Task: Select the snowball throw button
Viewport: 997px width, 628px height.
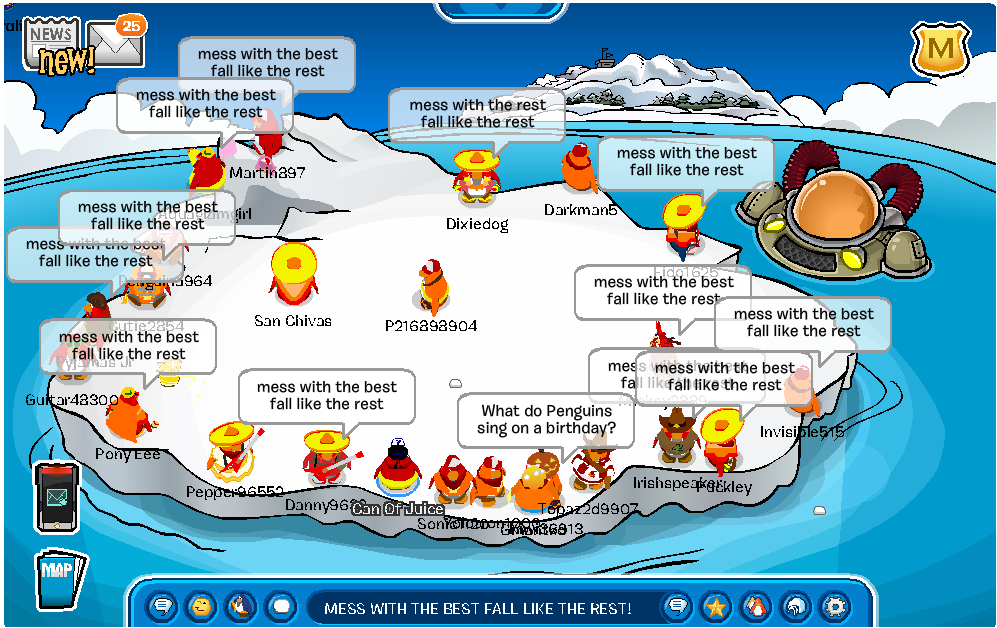Action: [x=280, y=606]
